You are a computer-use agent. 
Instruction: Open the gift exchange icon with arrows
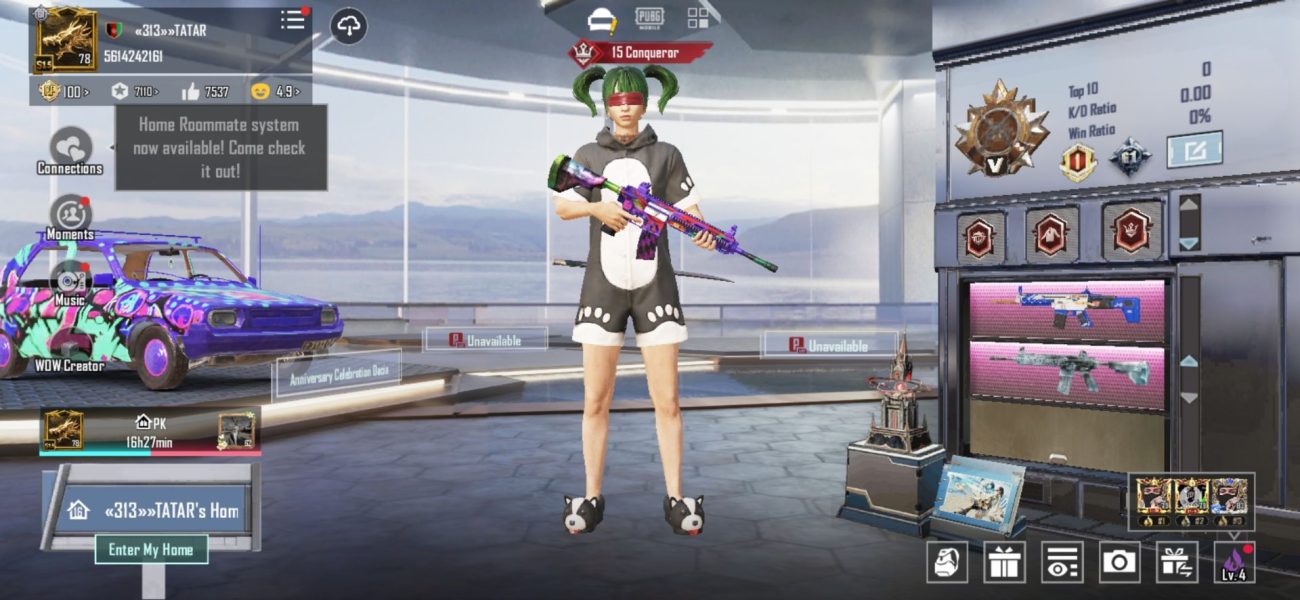coord(1177,562)
